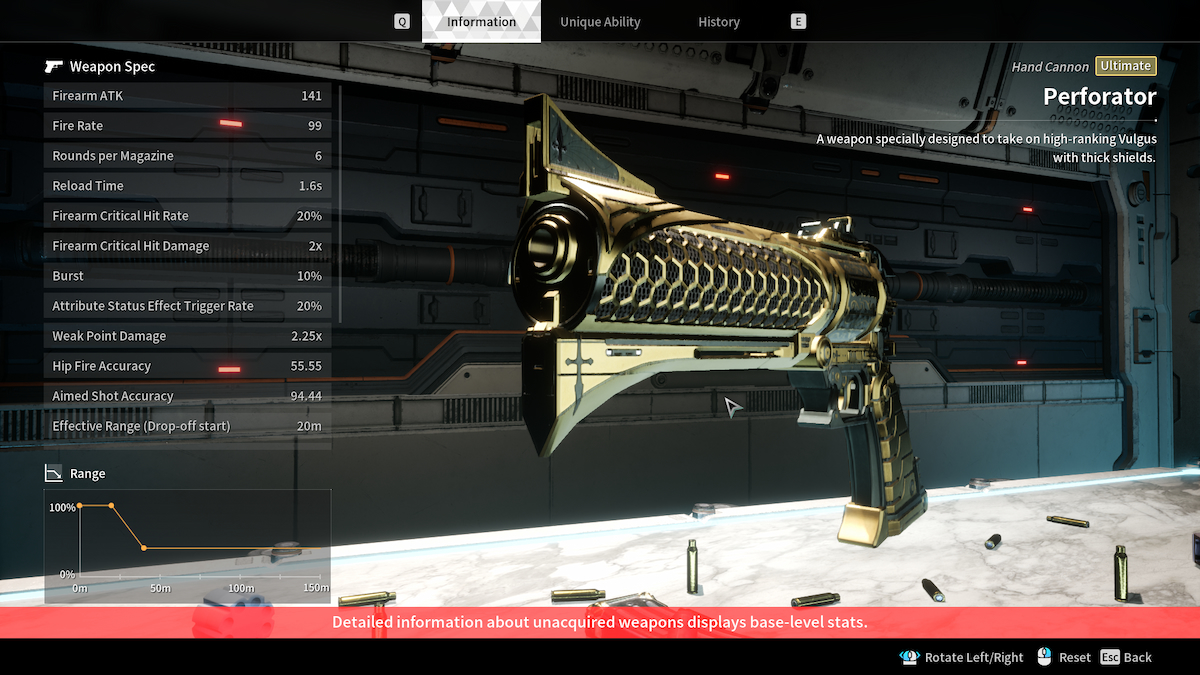Select the Reload Time stat row
Viewport: 1200px width, 675px height.
187,186
